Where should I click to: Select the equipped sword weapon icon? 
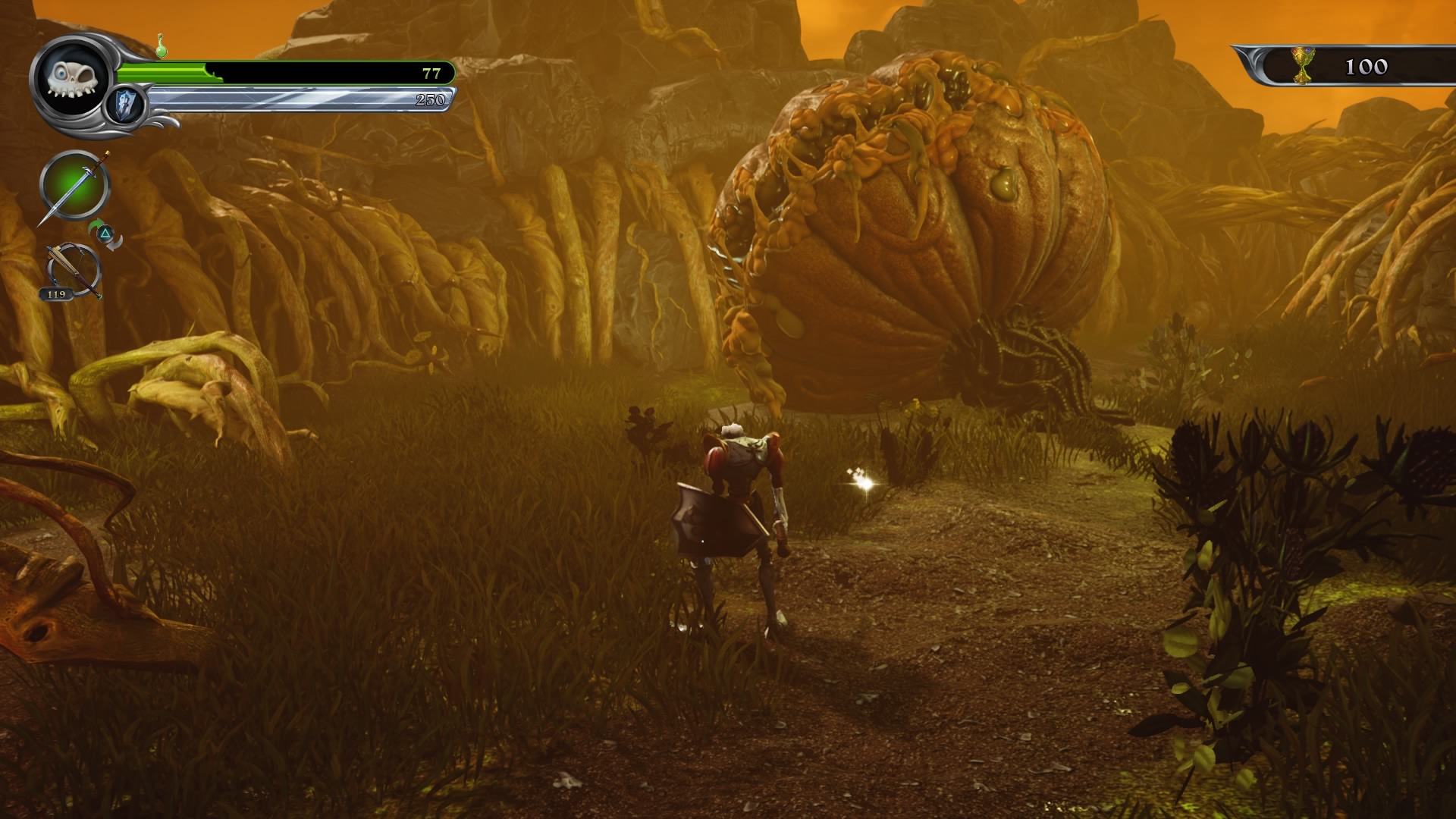click(74, 187)
